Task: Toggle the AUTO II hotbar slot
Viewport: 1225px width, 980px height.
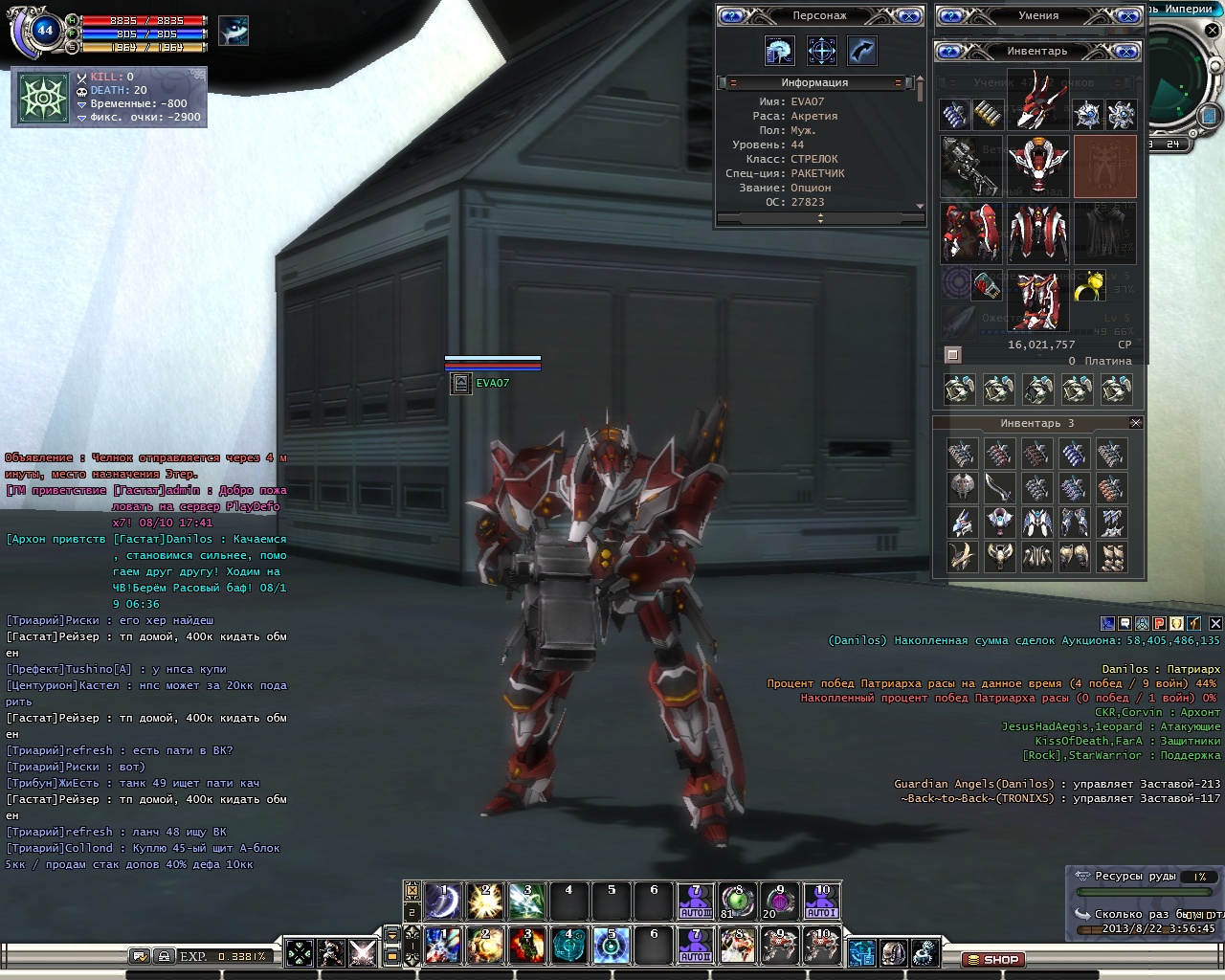Action: coord(695,947)
